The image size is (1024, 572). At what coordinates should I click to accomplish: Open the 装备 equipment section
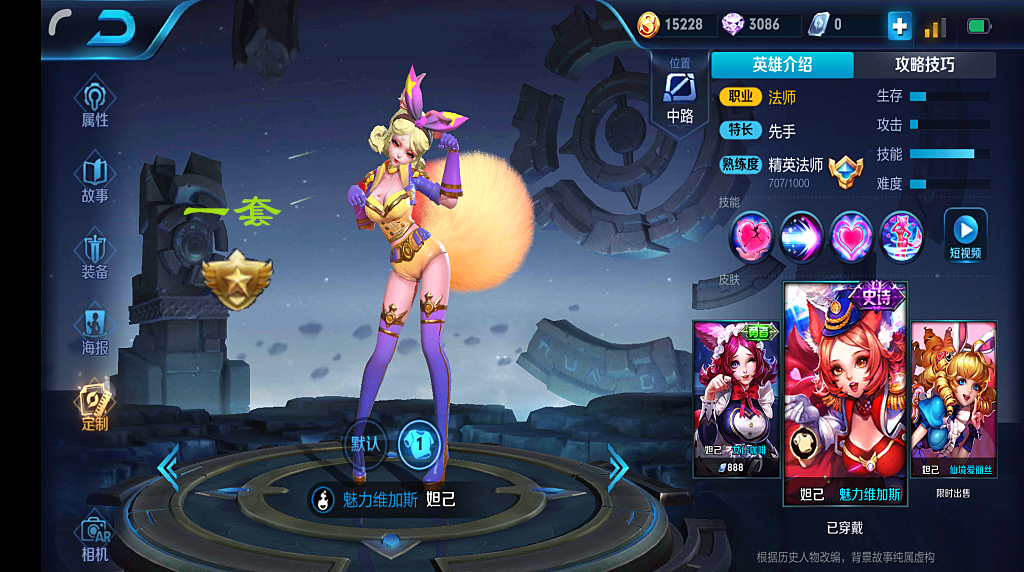pos(95,256)
